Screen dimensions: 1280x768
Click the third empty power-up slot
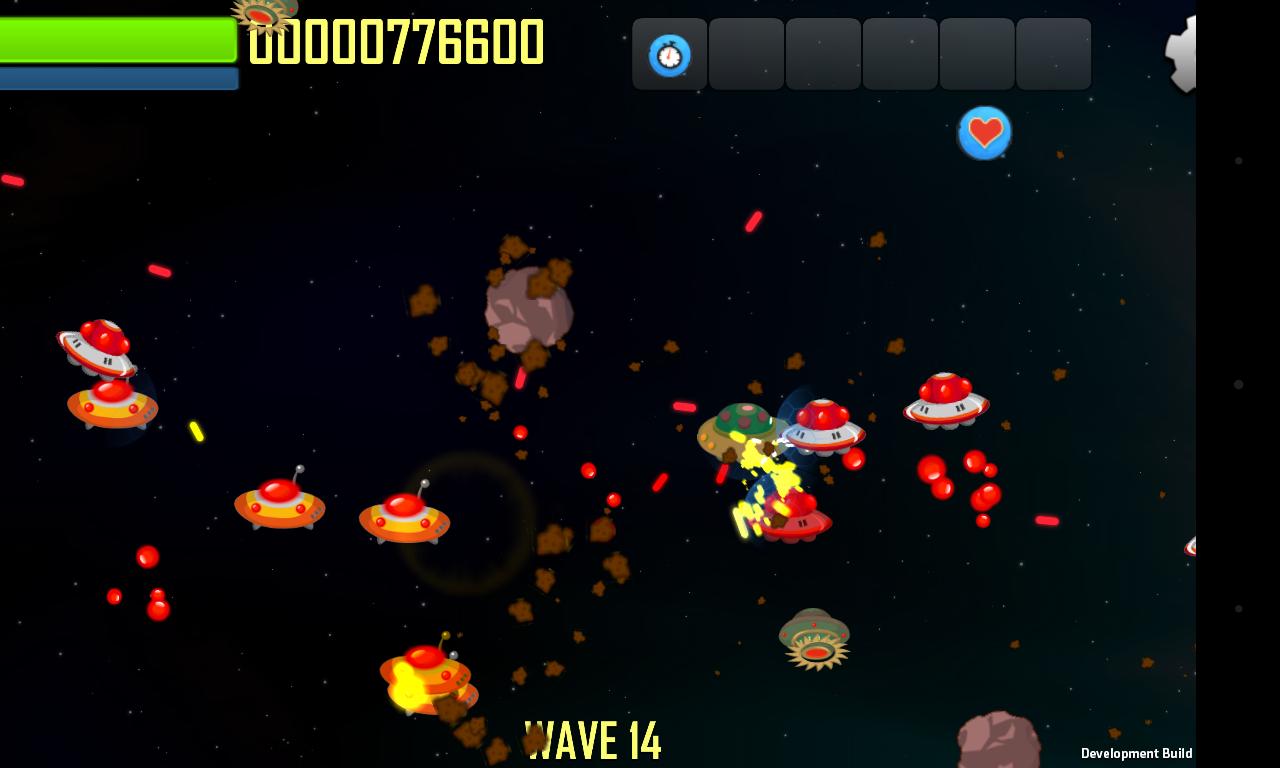click(823, 54)
